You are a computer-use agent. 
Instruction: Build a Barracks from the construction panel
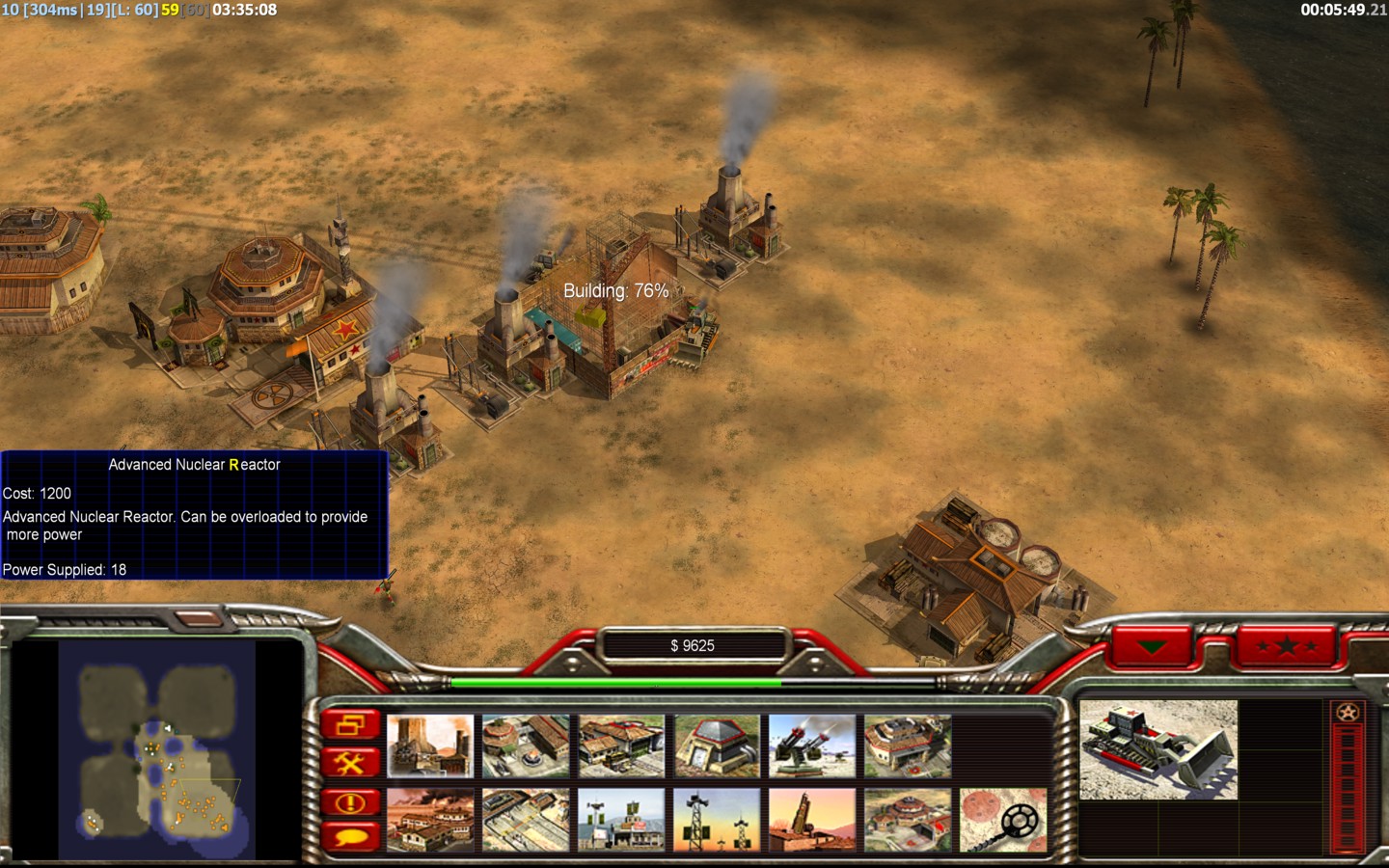[x=526, y=746]
